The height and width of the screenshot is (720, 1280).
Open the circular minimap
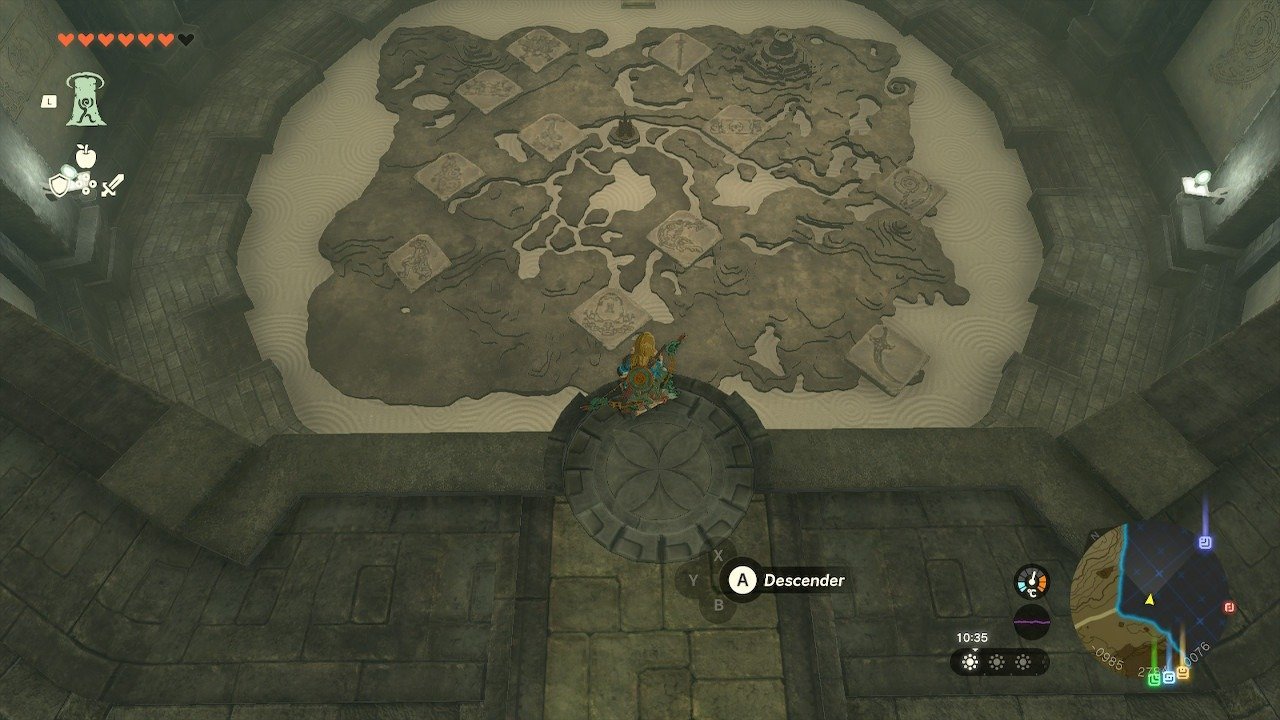[x=1149, y=601]
